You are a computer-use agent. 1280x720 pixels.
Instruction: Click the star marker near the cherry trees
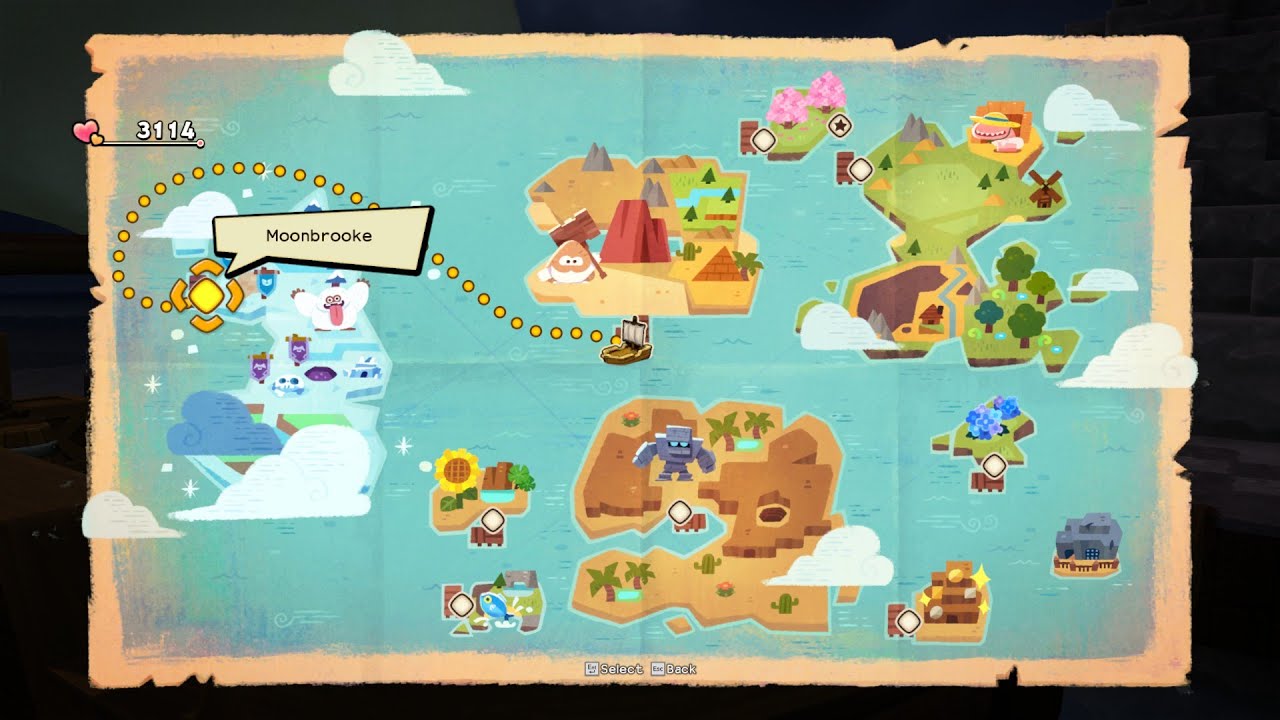click(839, 126)
